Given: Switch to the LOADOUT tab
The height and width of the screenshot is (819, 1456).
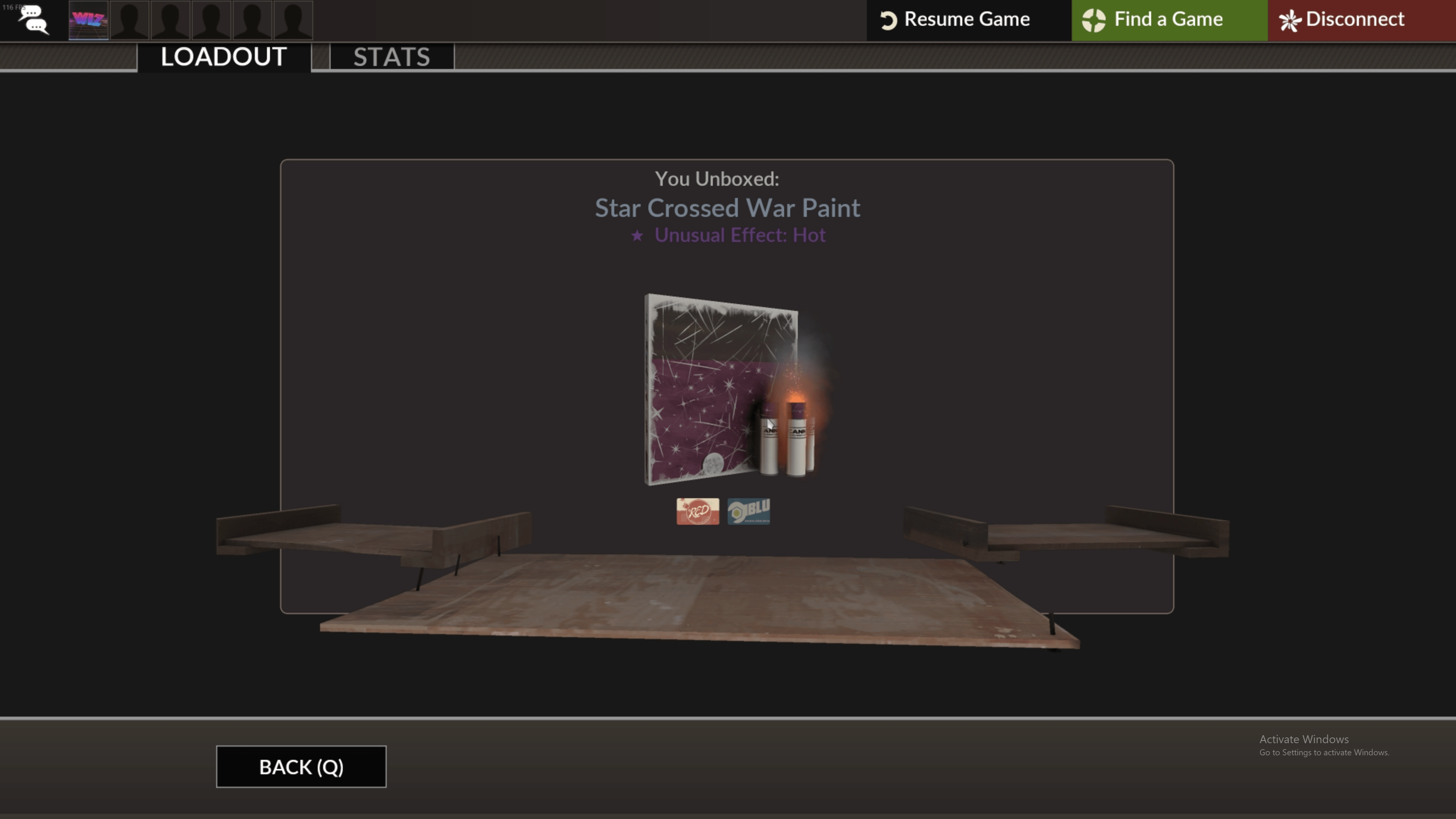Looking at the screenshot, I should point(223,56).
